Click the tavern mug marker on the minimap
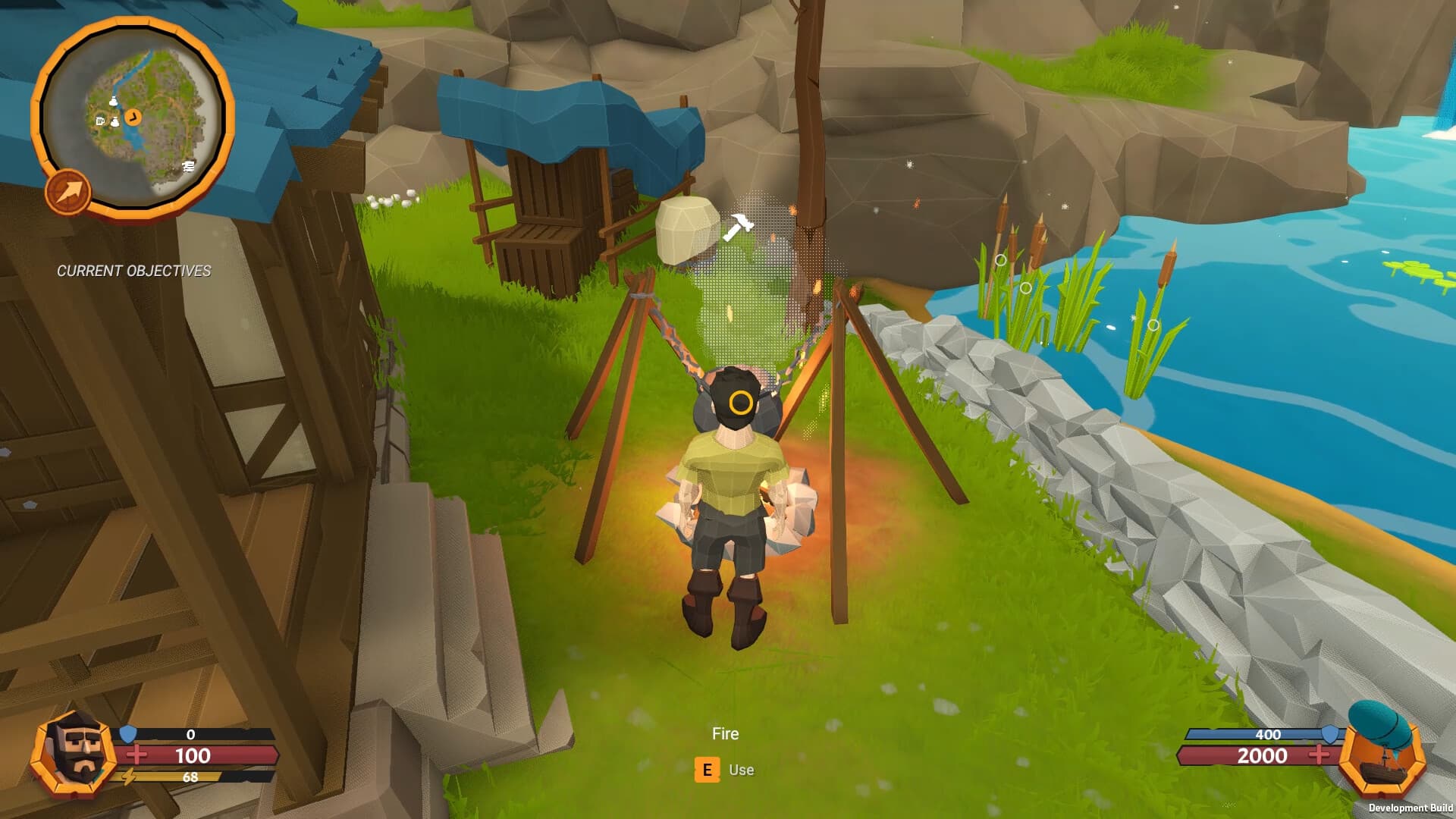The image size is (1456, 819). 99,121
